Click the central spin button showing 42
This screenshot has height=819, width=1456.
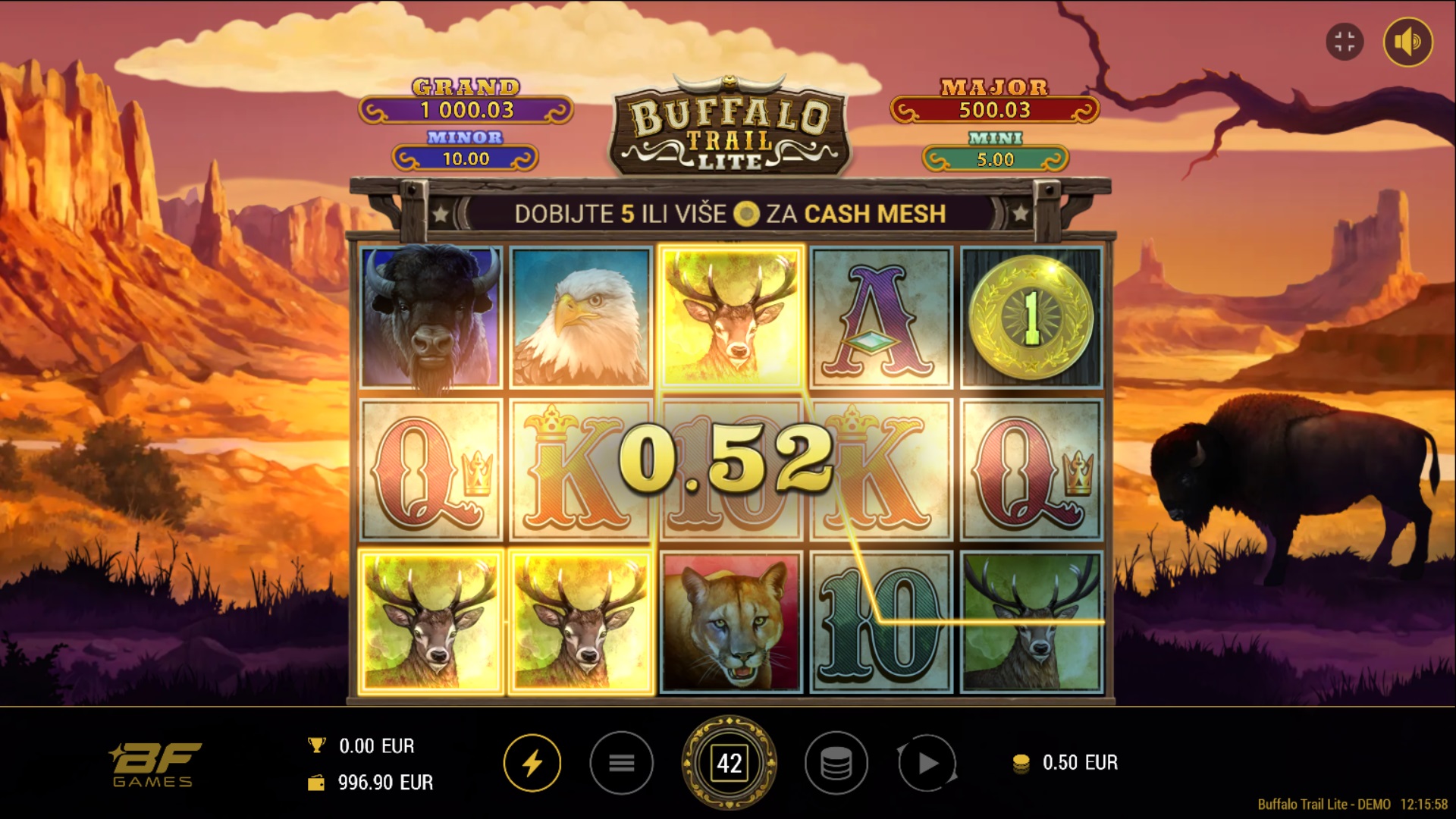tap(730, 763)
